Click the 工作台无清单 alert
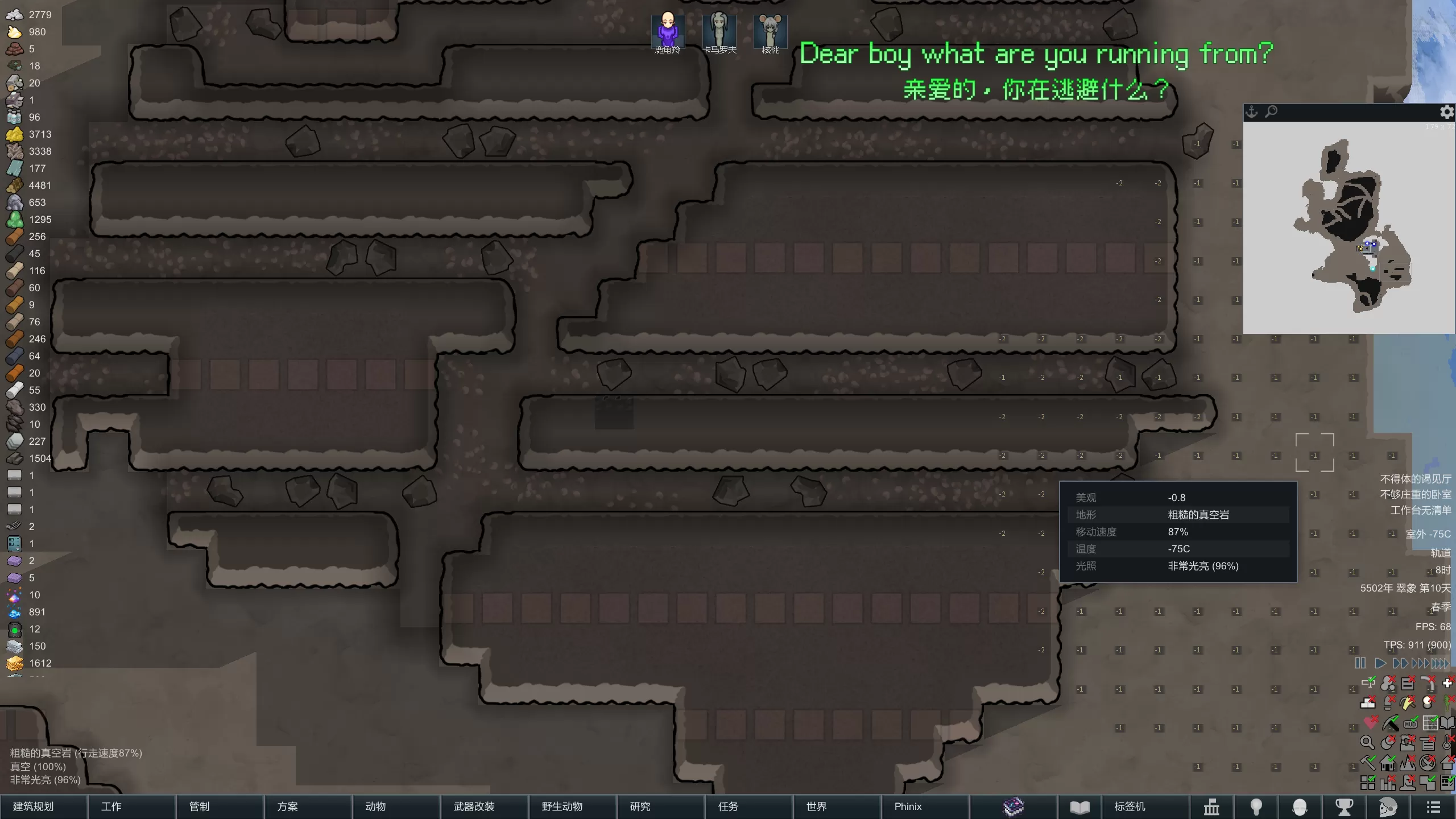The width and height of the screenshot is (1456, 819). 1420,510
